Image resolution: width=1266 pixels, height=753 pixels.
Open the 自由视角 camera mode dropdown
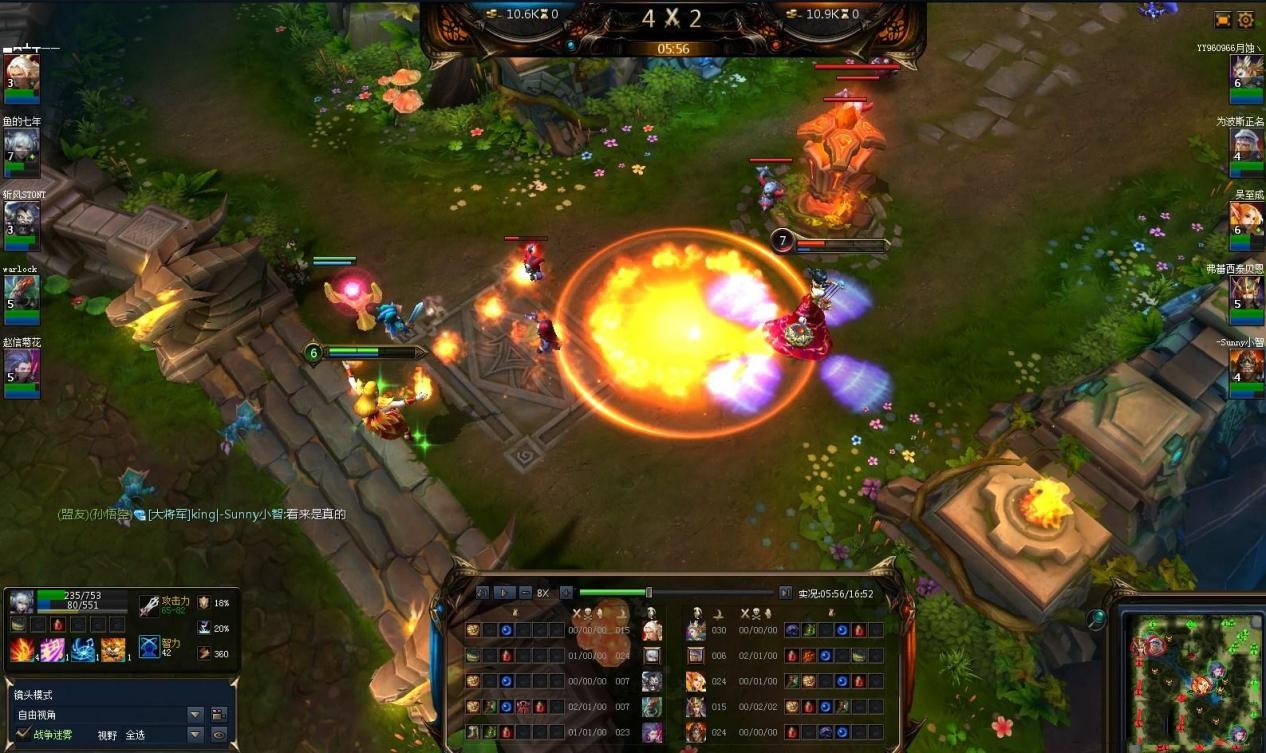pos(195,715)
